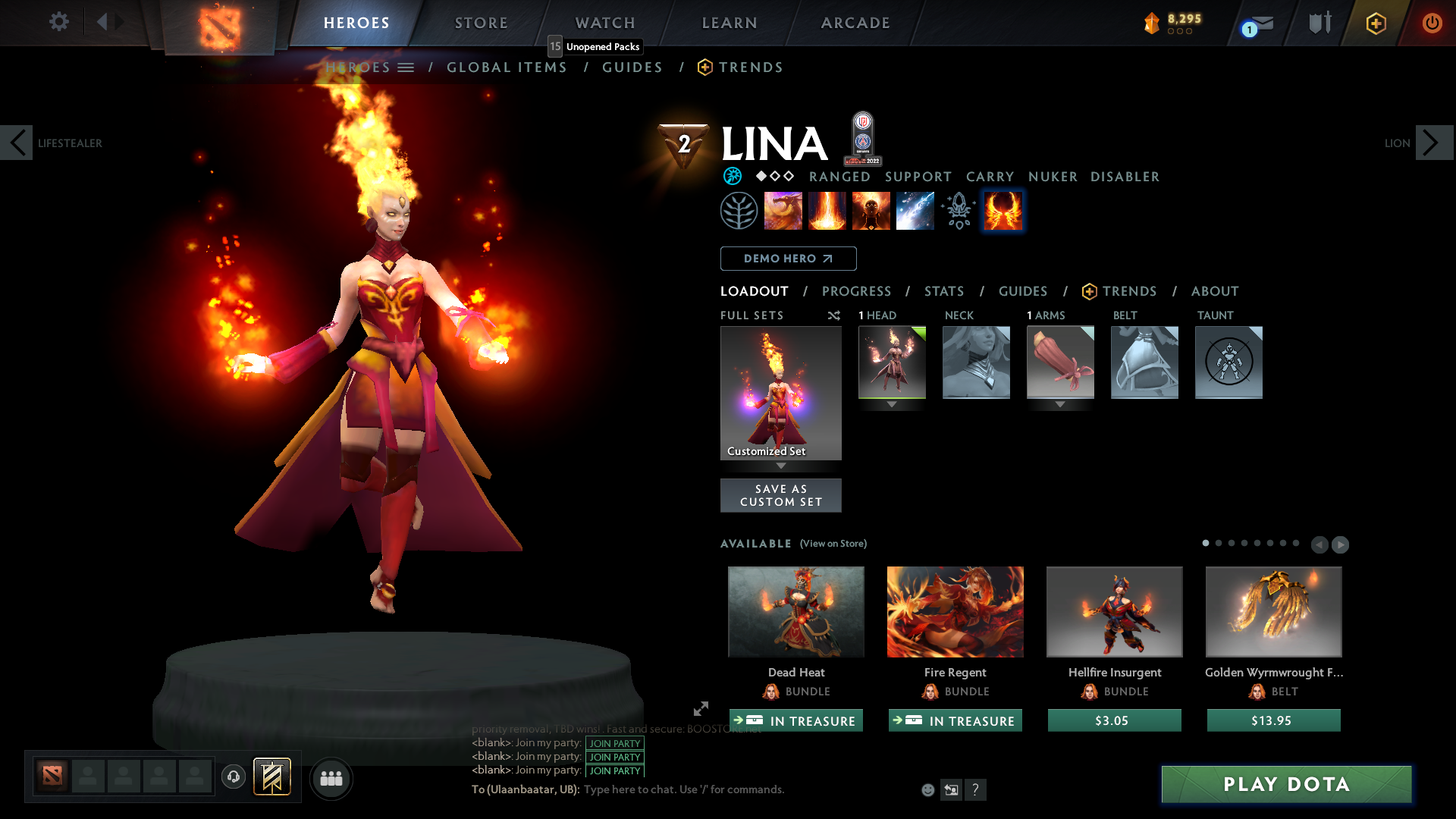Click the talent tree icon for Lina
The width and height of the screenshot is (1456, 819).
(739, 210)
